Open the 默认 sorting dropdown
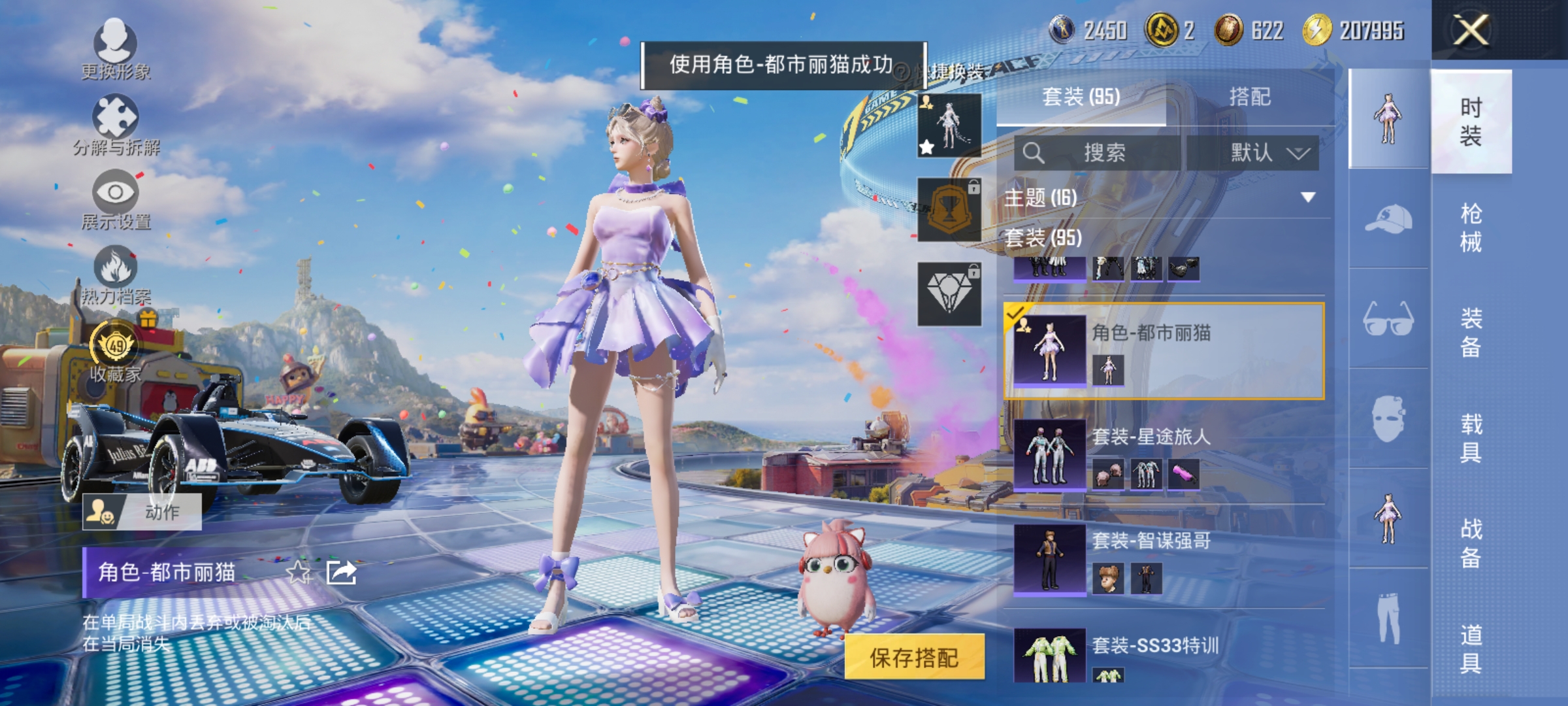1568x706 pixels. 1264,152
